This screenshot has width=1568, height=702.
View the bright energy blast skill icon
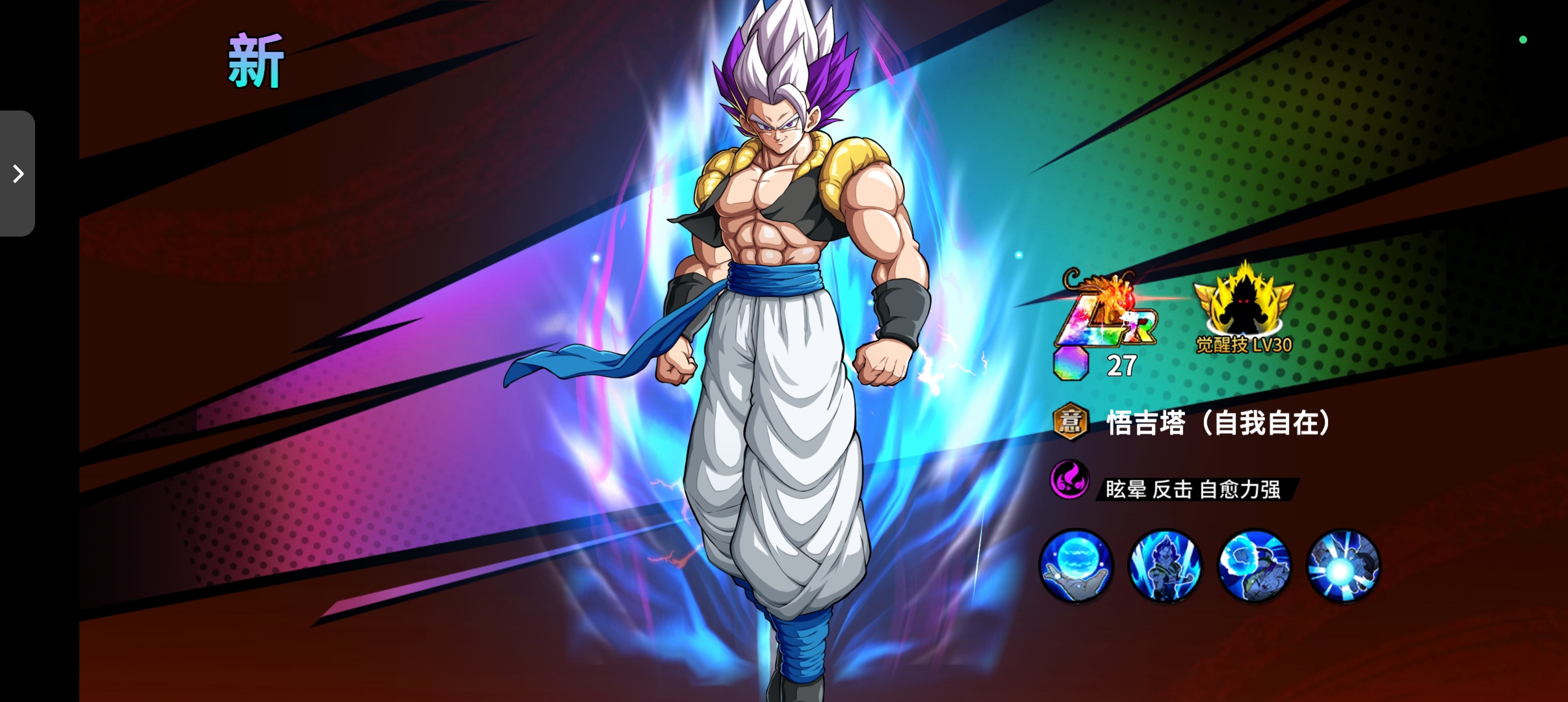point(1343,565)
